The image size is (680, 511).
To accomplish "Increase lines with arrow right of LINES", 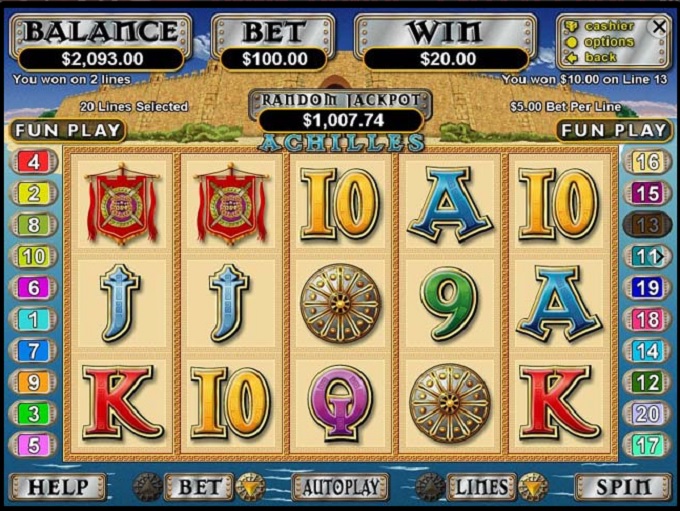I will click(x=533, y=487).
